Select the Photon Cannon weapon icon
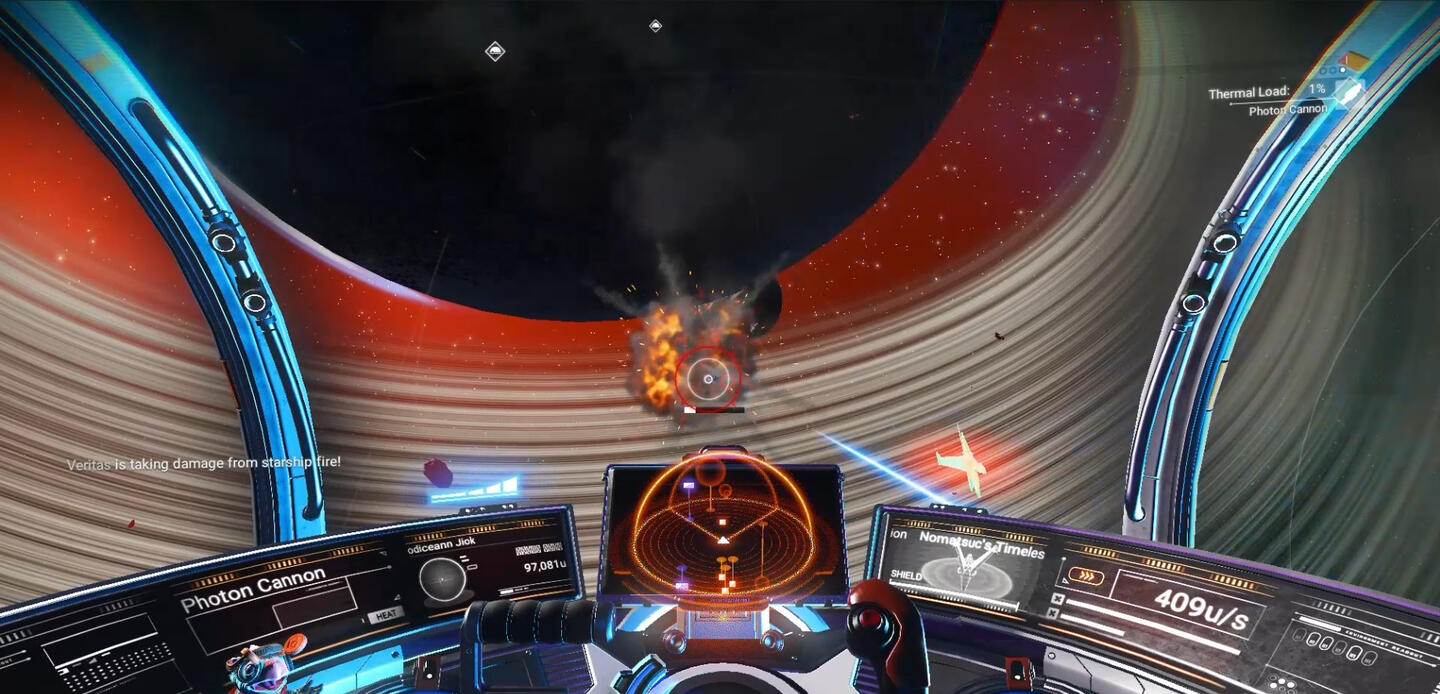 [1349, 92]
